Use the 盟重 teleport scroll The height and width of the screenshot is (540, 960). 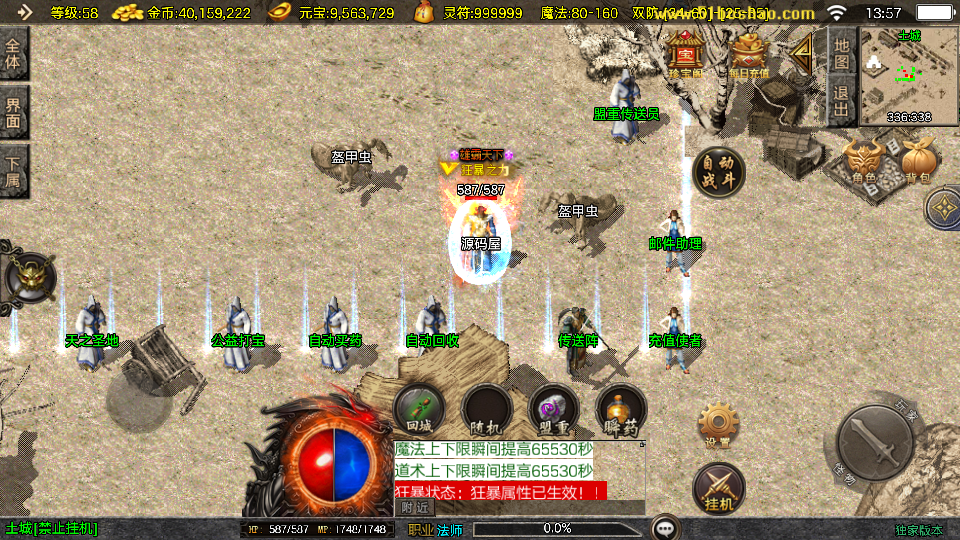pyautogui.click(x=554, y=409)
